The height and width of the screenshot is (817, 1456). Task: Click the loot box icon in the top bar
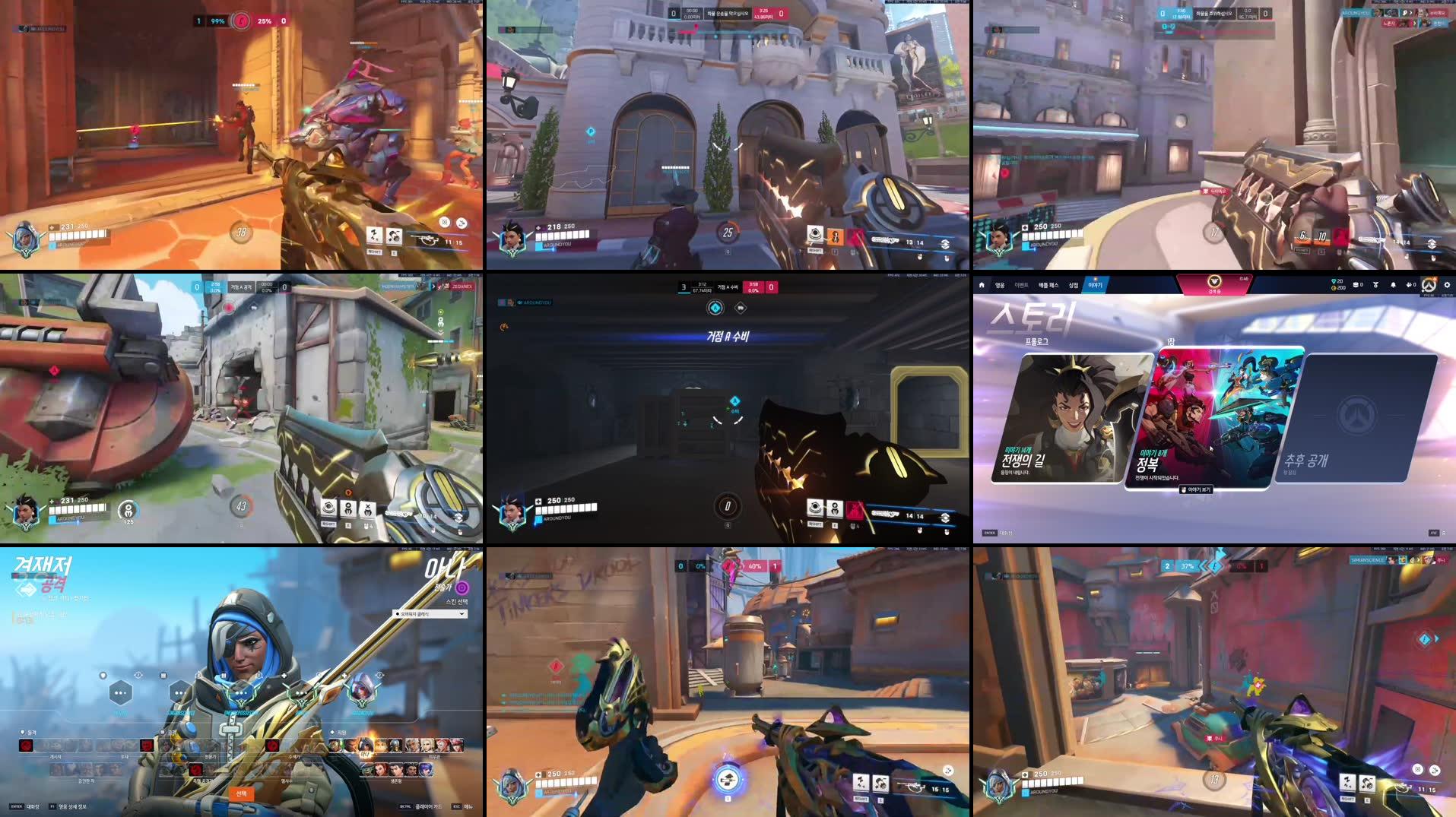(1355, 284)
